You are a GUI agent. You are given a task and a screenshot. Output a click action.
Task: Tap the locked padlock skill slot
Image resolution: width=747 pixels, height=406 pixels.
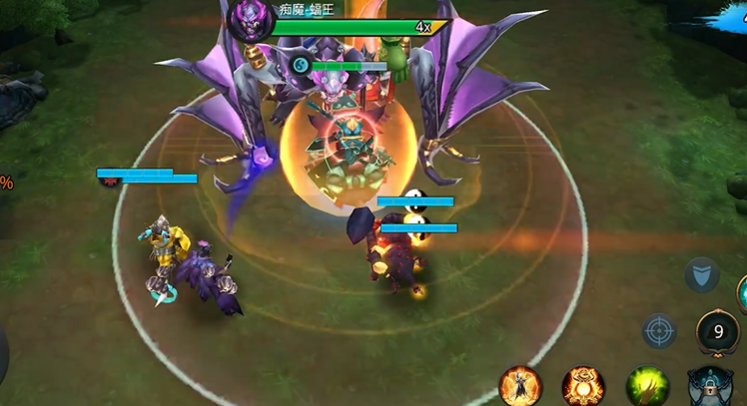pos(709,387)
